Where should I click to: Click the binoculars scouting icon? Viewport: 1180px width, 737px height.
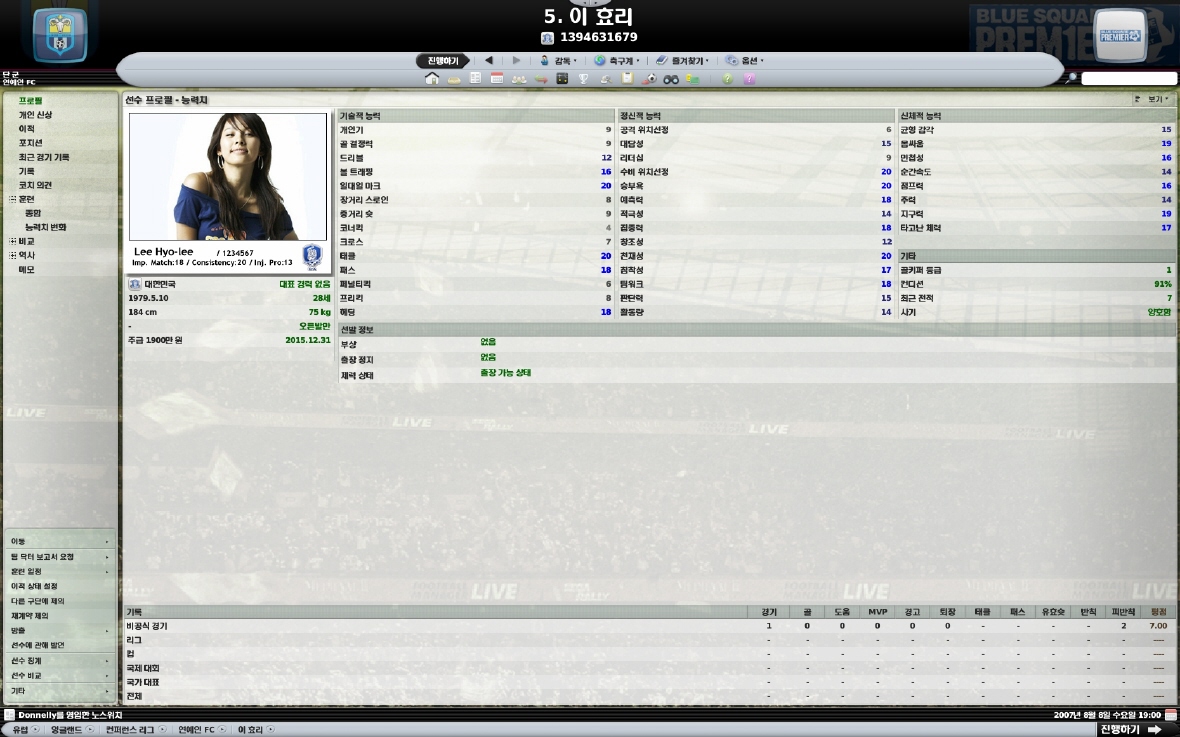coord(671,79)
